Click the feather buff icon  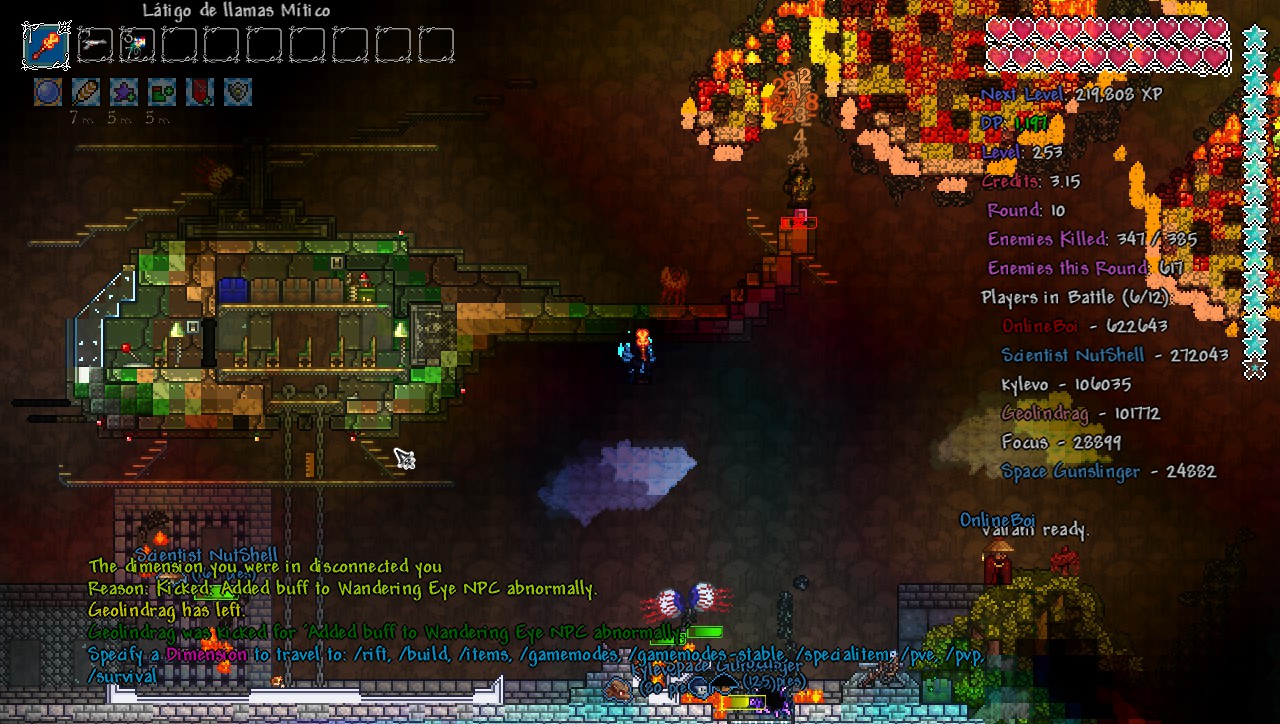coord(86,92)
